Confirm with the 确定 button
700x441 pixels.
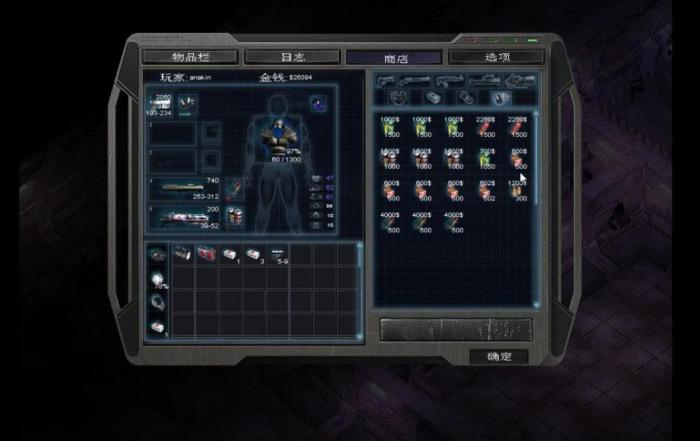498,356
